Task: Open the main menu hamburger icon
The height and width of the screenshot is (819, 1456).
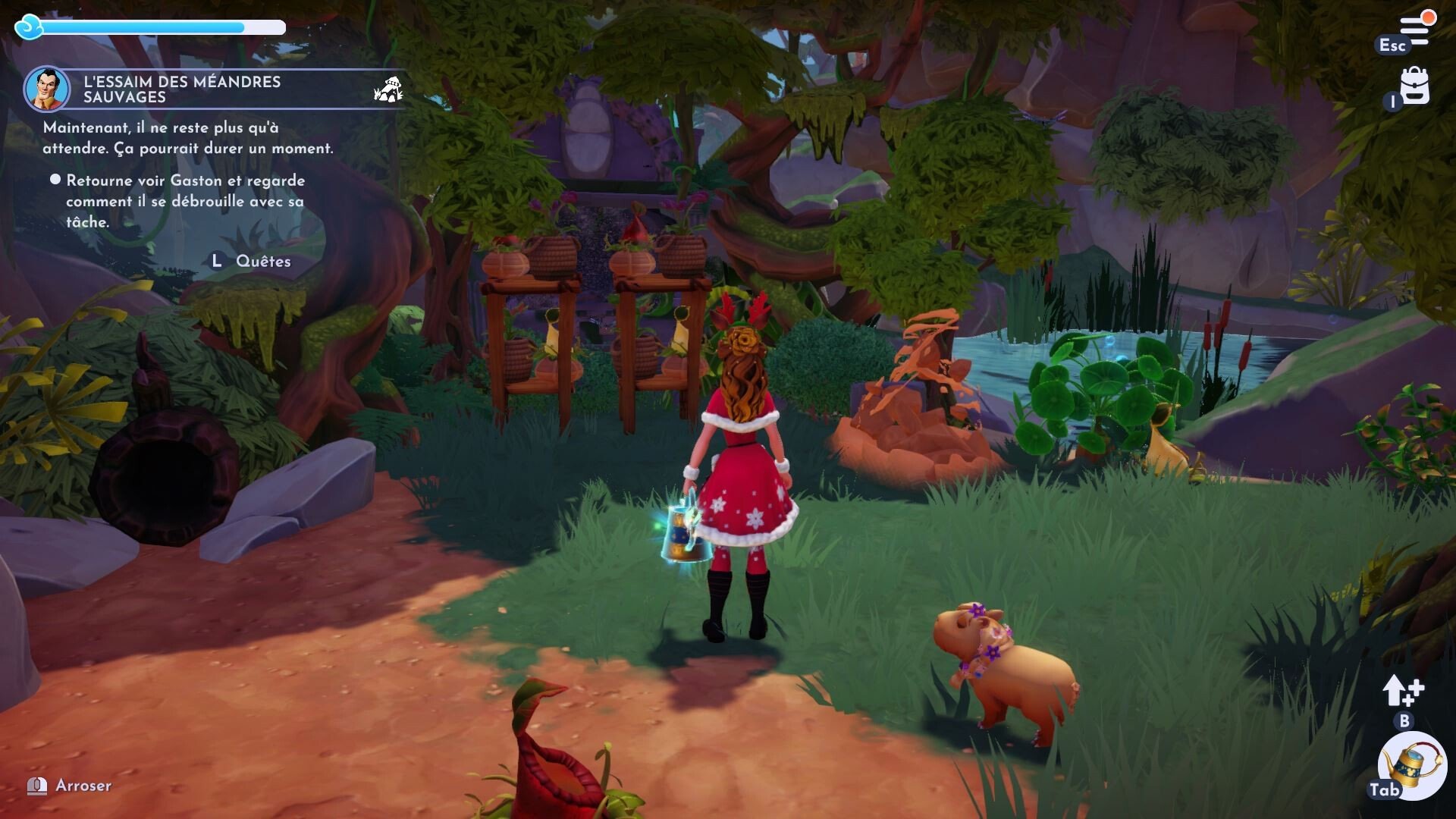Action: tap(1415, 30)
